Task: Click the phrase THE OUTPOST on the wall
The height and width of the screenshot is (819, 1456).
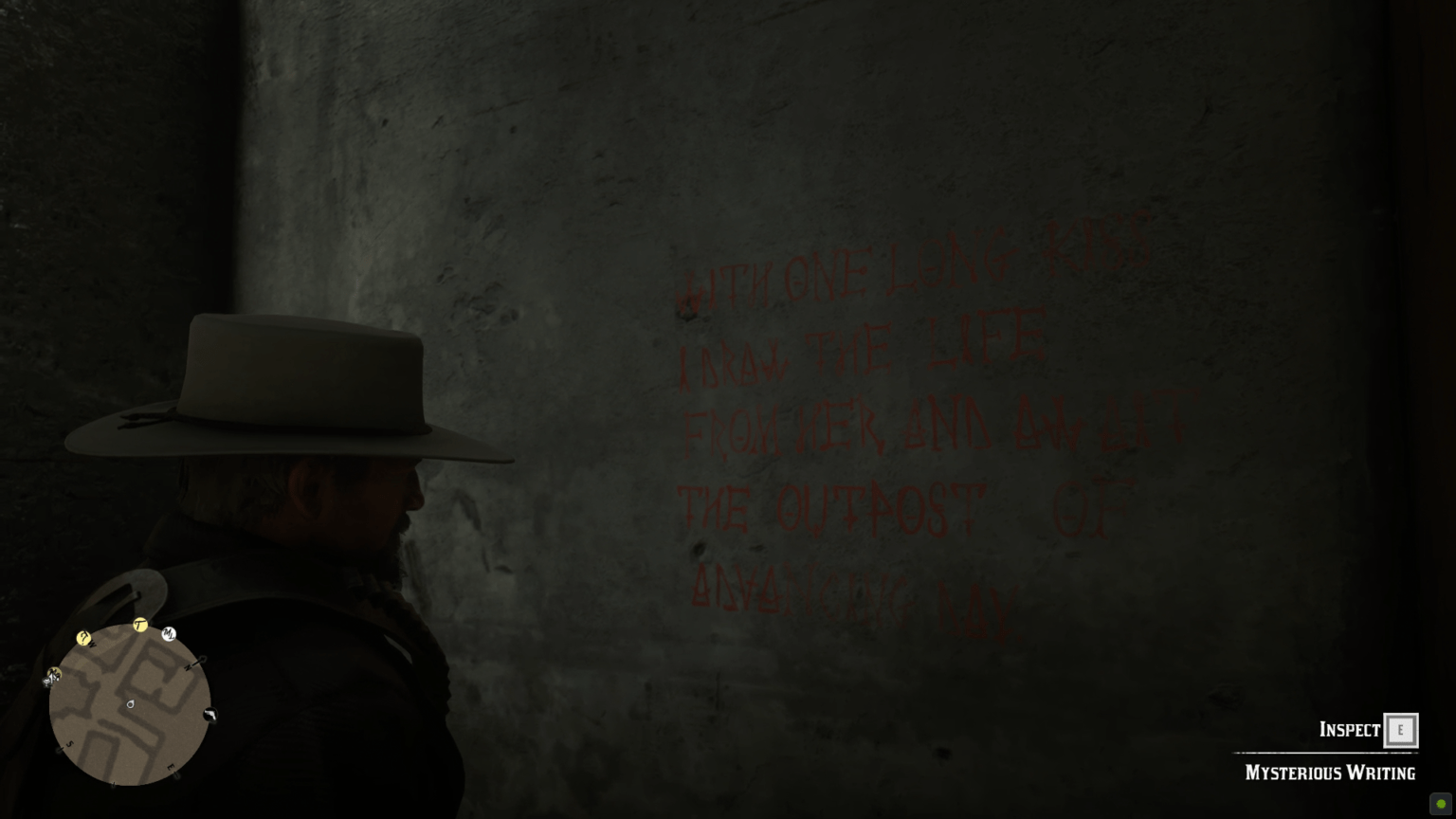Action: click(x=834, y=507)
